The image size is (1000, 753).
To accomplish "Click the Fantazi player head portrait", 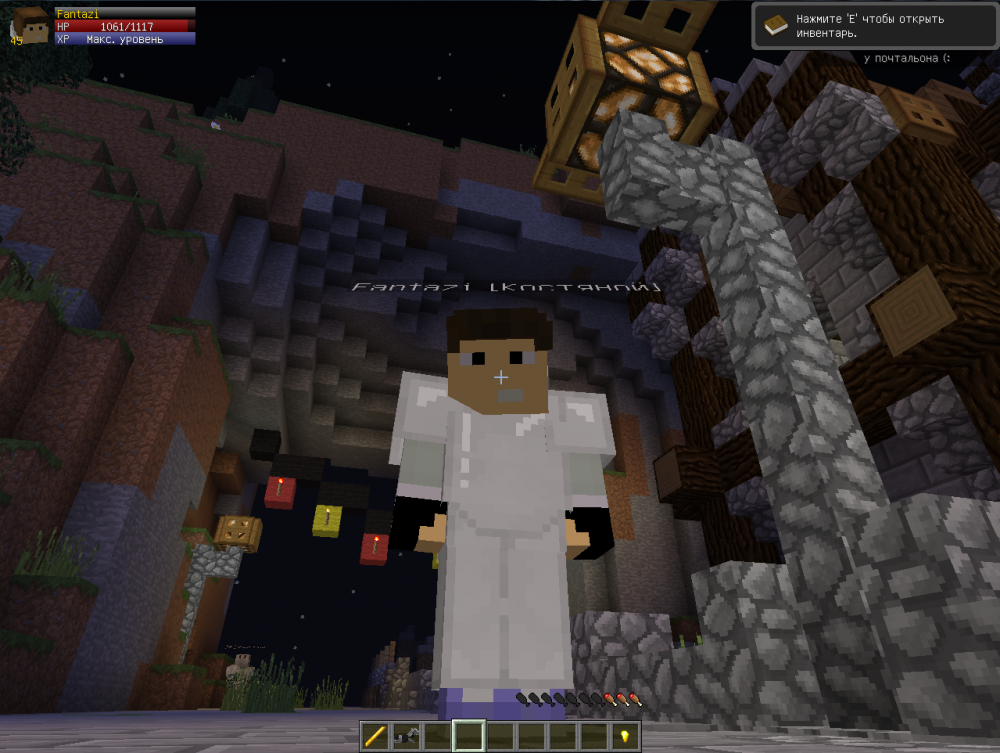I will 30,25.
